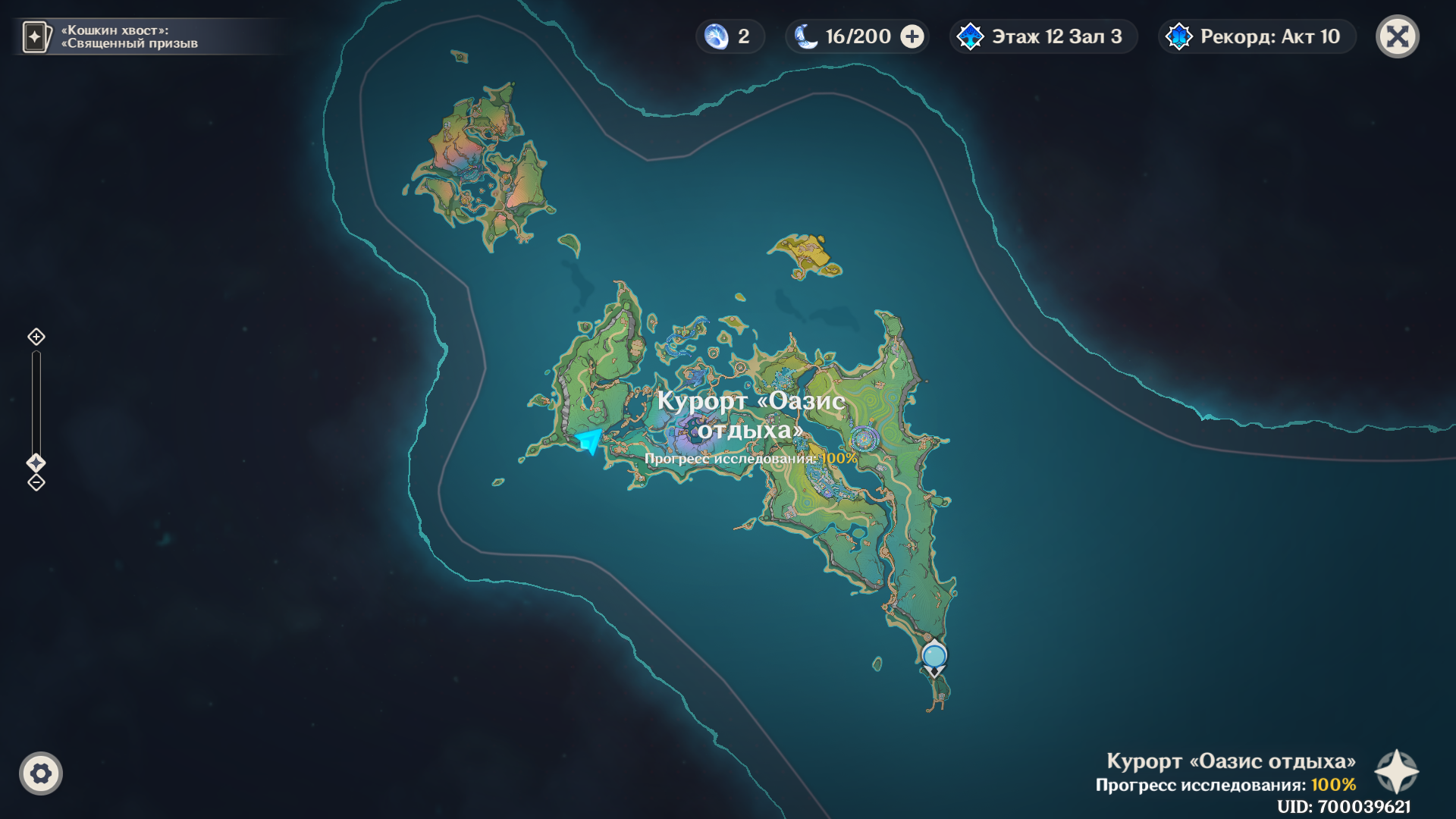Click the map zoom-in button
The image size is (1456, 819).
[36, 337]
